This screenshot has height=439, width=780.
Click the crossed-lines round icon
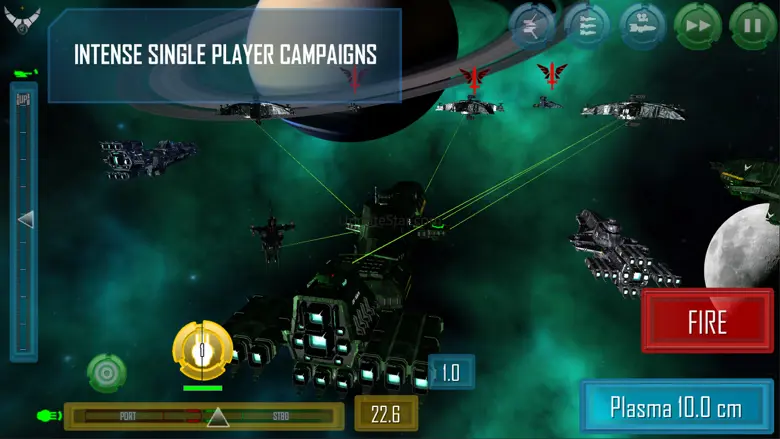tap(532, 25)
